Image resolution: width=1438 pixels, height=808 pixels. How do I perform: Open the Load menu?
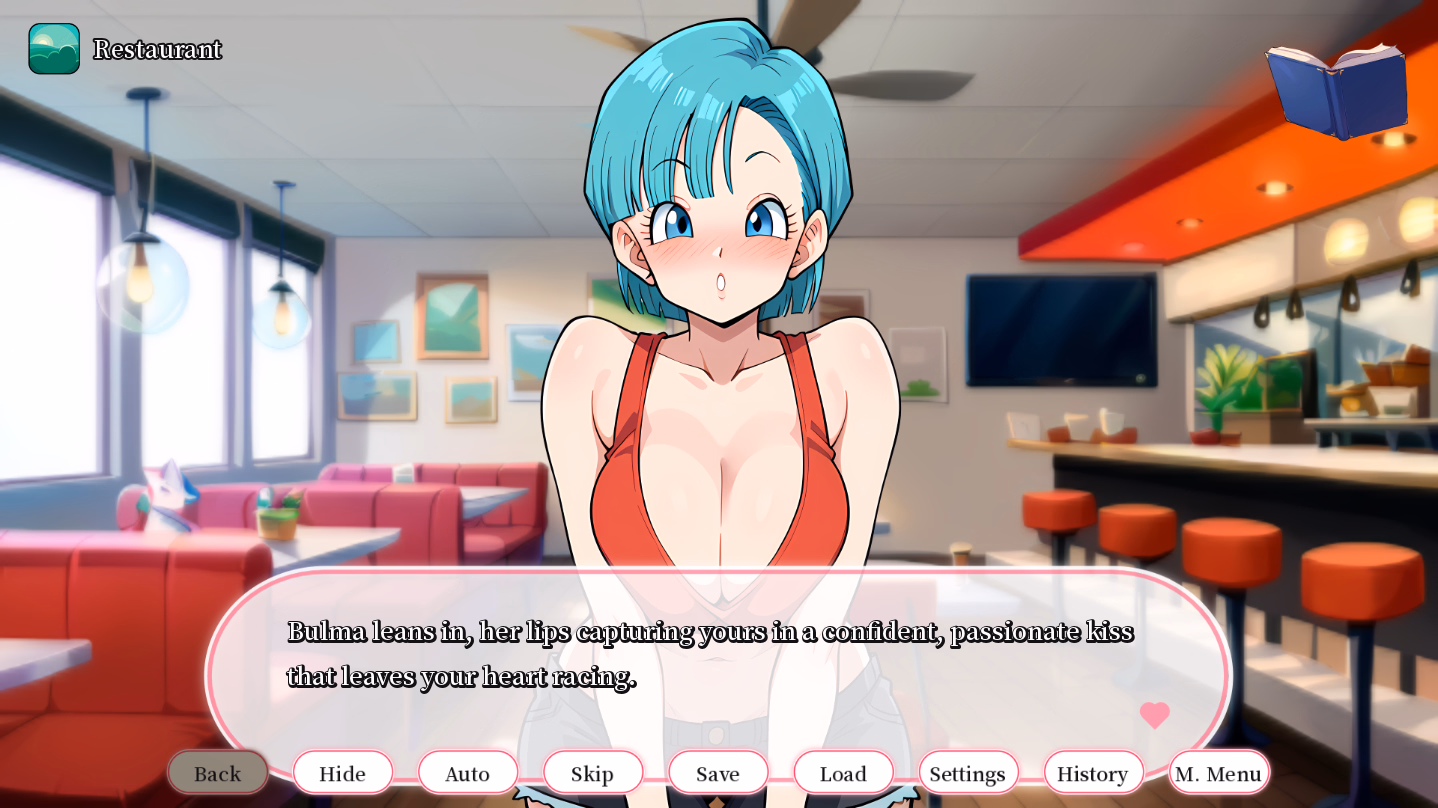pyautogui.click(x=843, y=773)
